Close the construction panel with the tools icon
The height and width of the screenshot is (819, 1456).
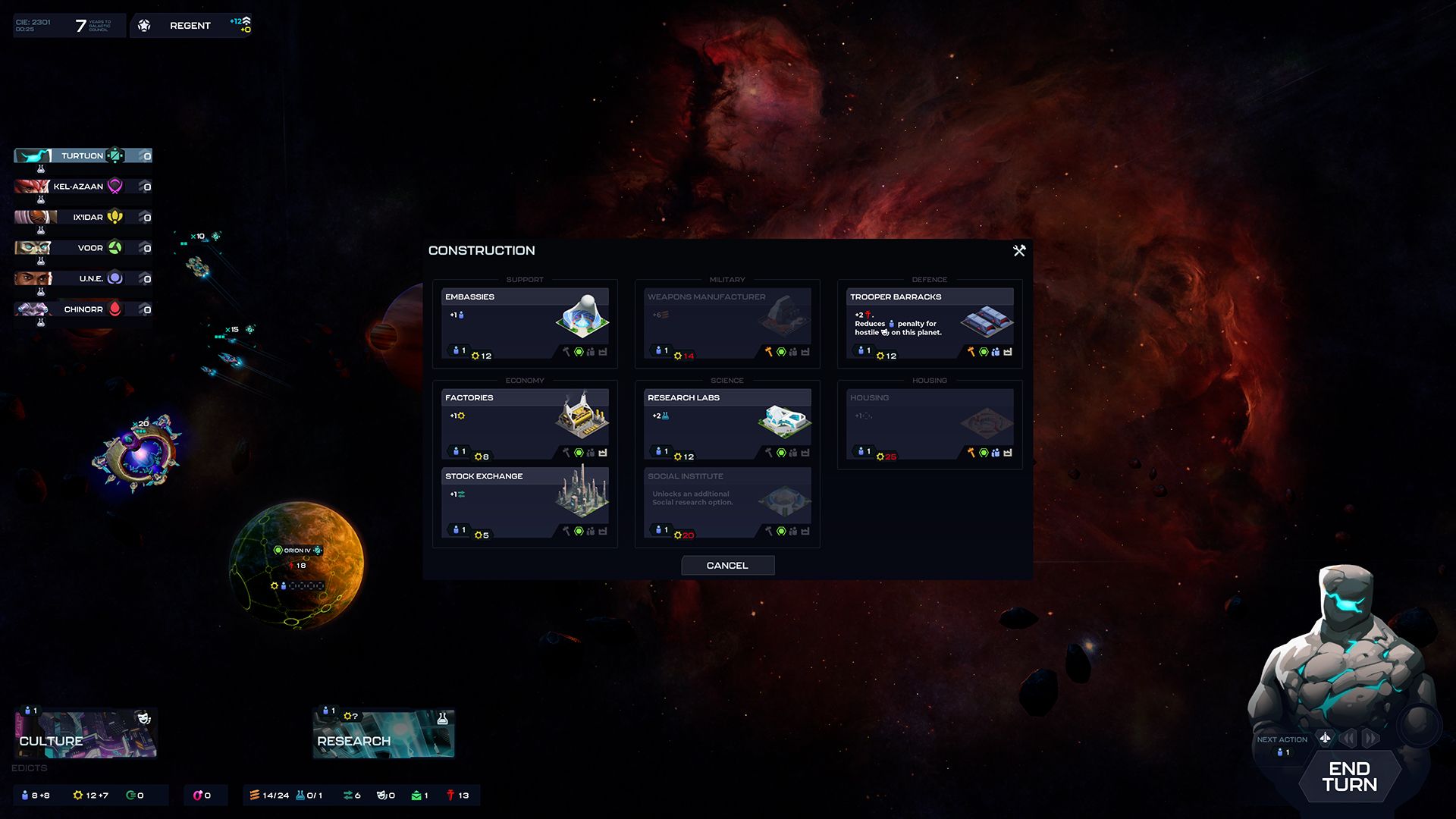1019,250
